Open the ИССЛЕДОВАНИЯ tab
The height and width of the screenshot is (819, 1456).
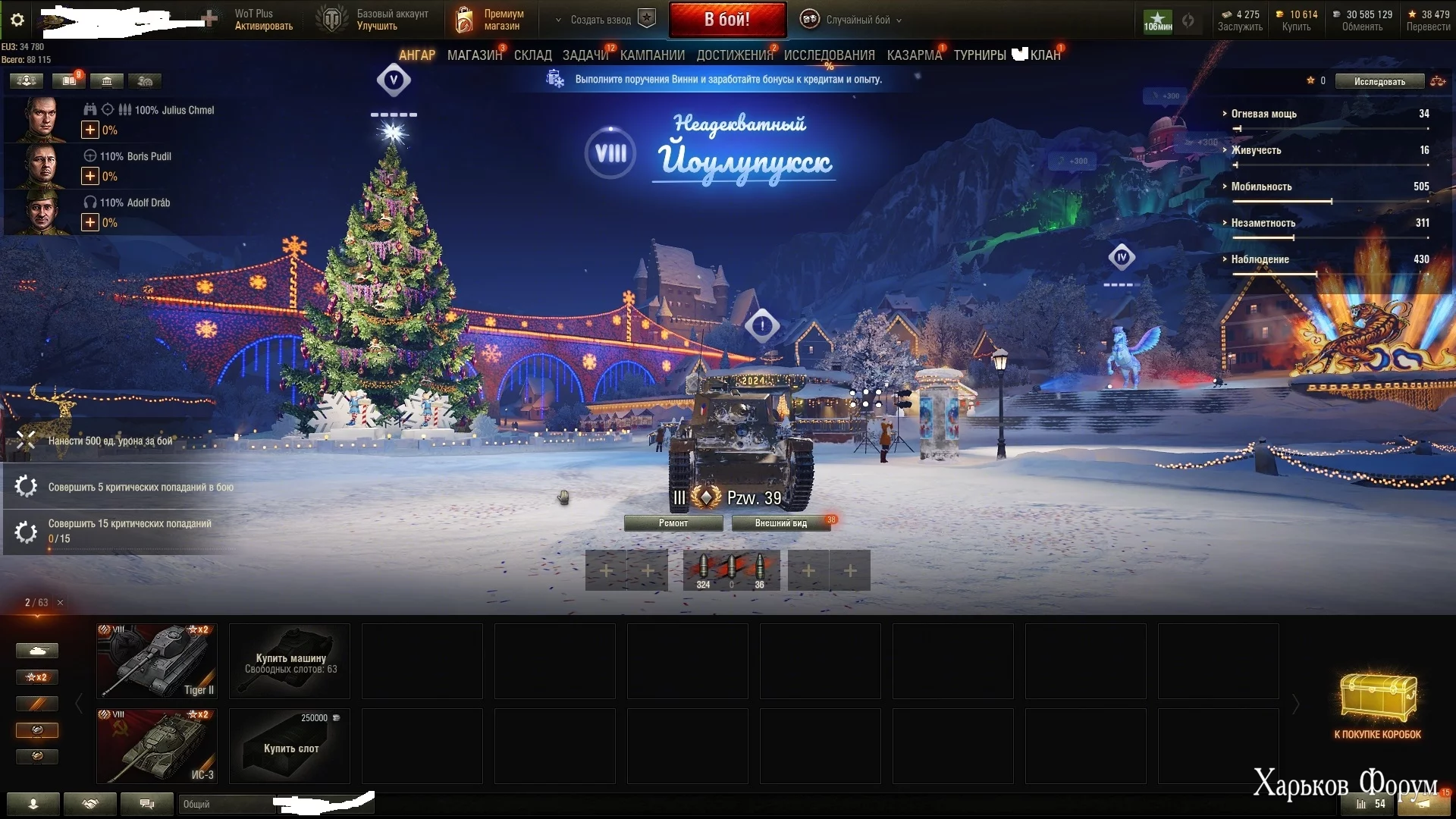(829, 55)
